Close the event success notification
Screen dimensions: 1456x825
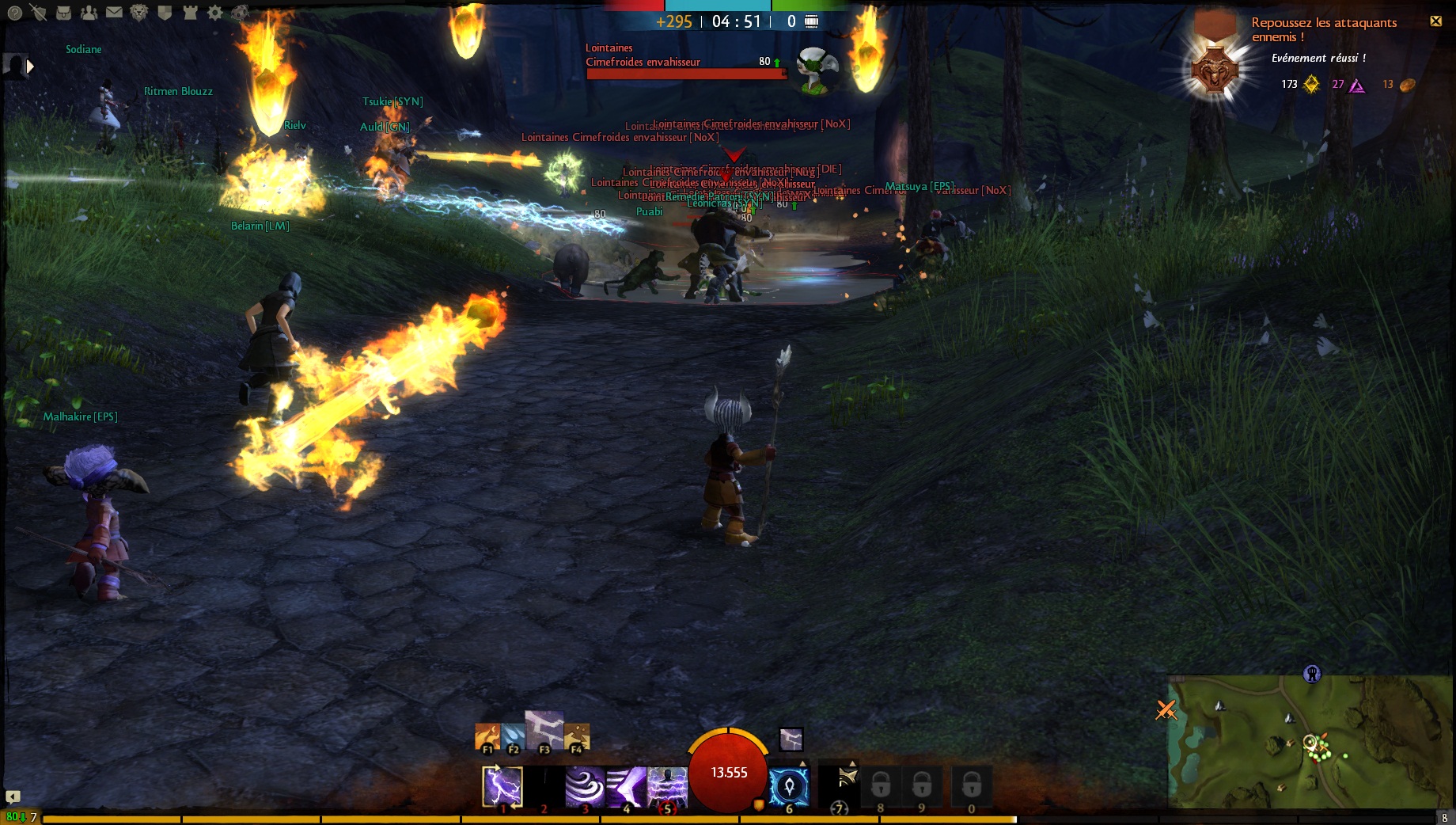click(x=1435, y=21)
